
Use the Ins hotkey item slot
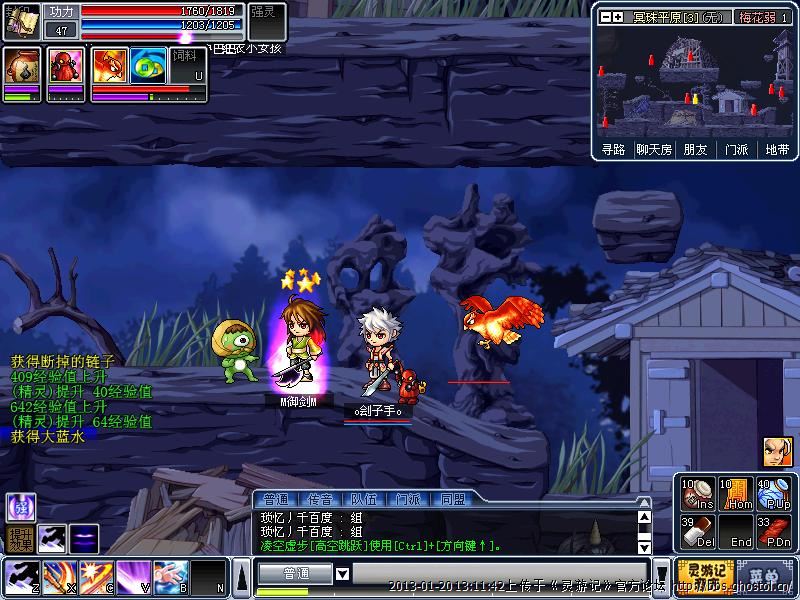[695, 494]
